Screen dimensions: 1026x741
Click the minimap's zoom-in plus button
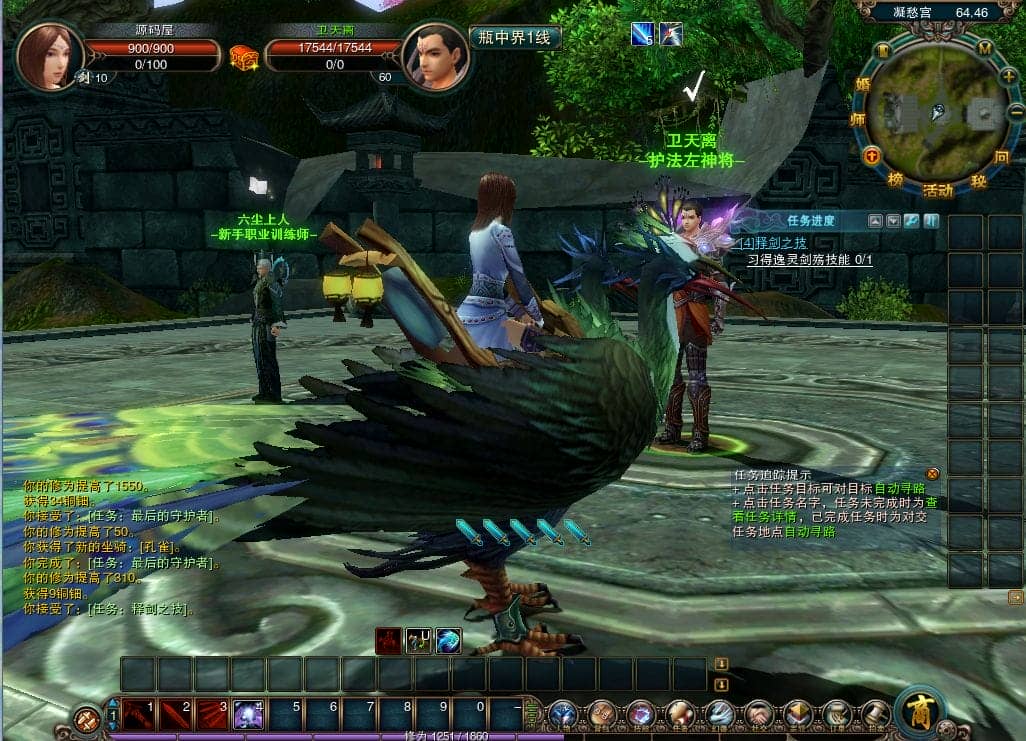click(x=1007, y=76)
